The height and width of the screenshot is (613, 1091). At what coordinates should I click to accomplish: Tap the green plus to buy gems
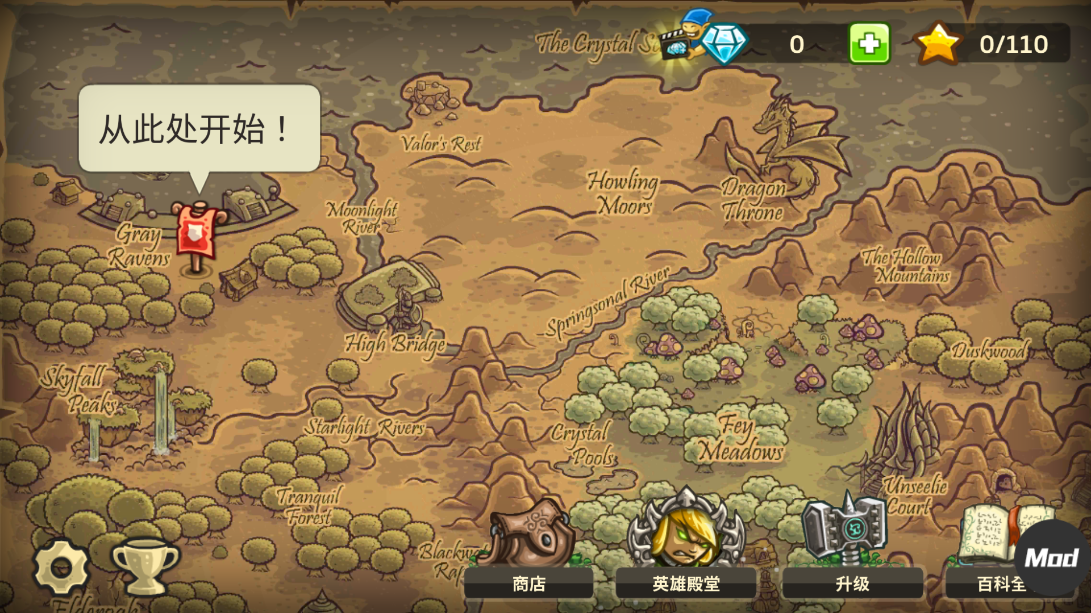pyautogui.click(x=869, y=44)
